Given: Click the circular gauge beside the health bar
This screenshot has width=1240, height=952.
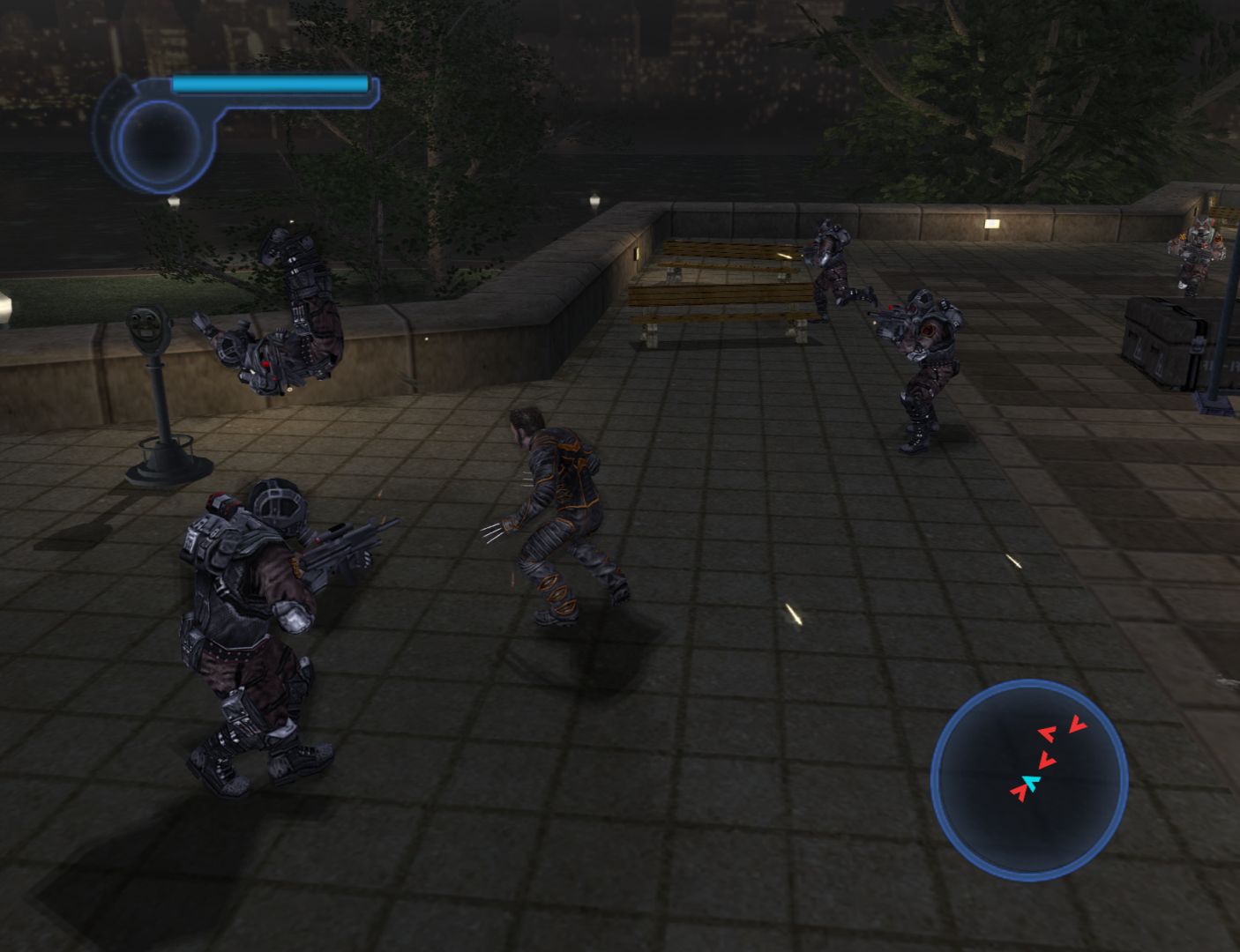Looking at the screenshot, I should coord(160,141).
